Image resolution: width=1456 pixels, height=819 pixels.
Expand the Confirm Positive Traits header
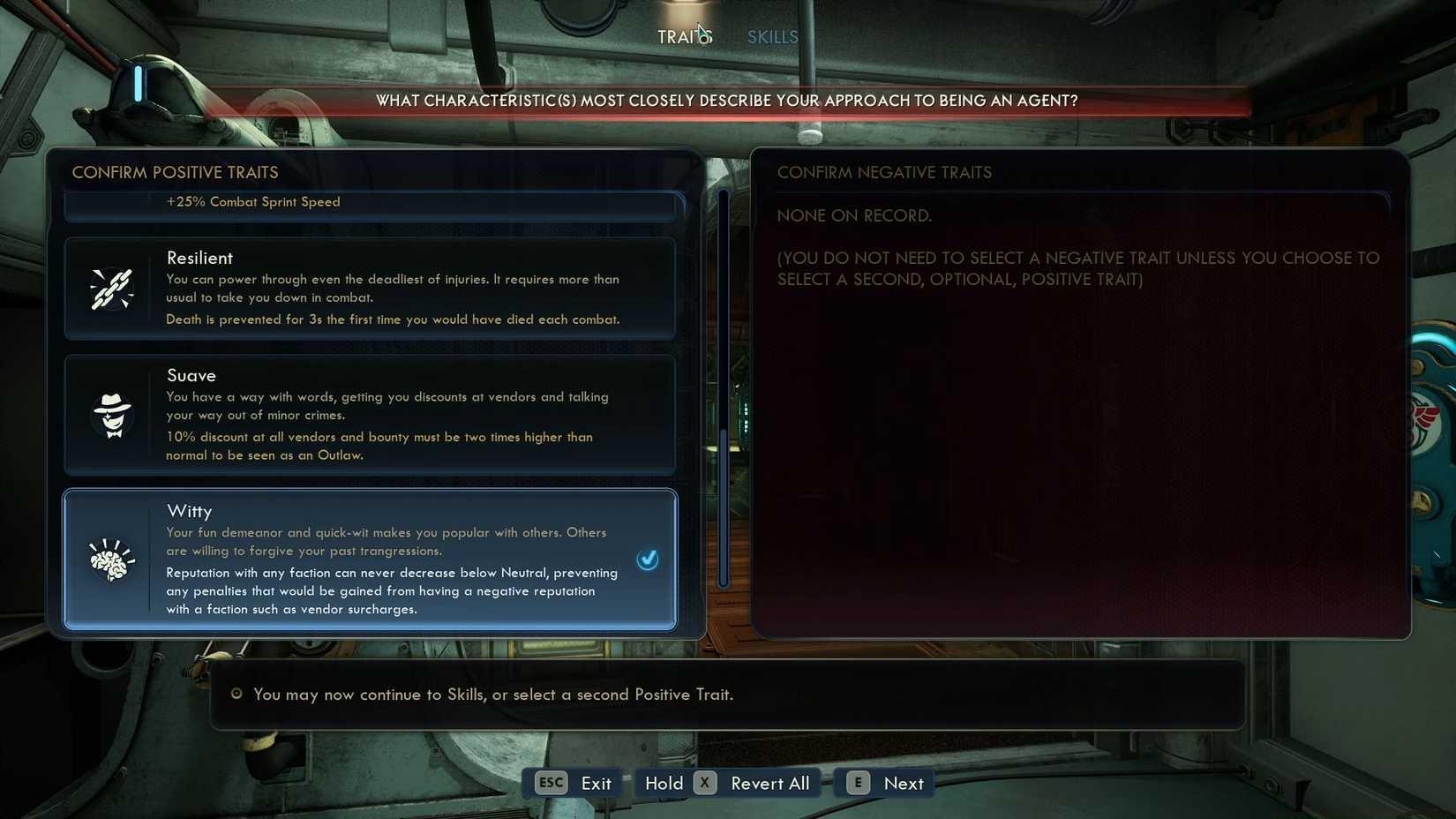tap(175, 172)
